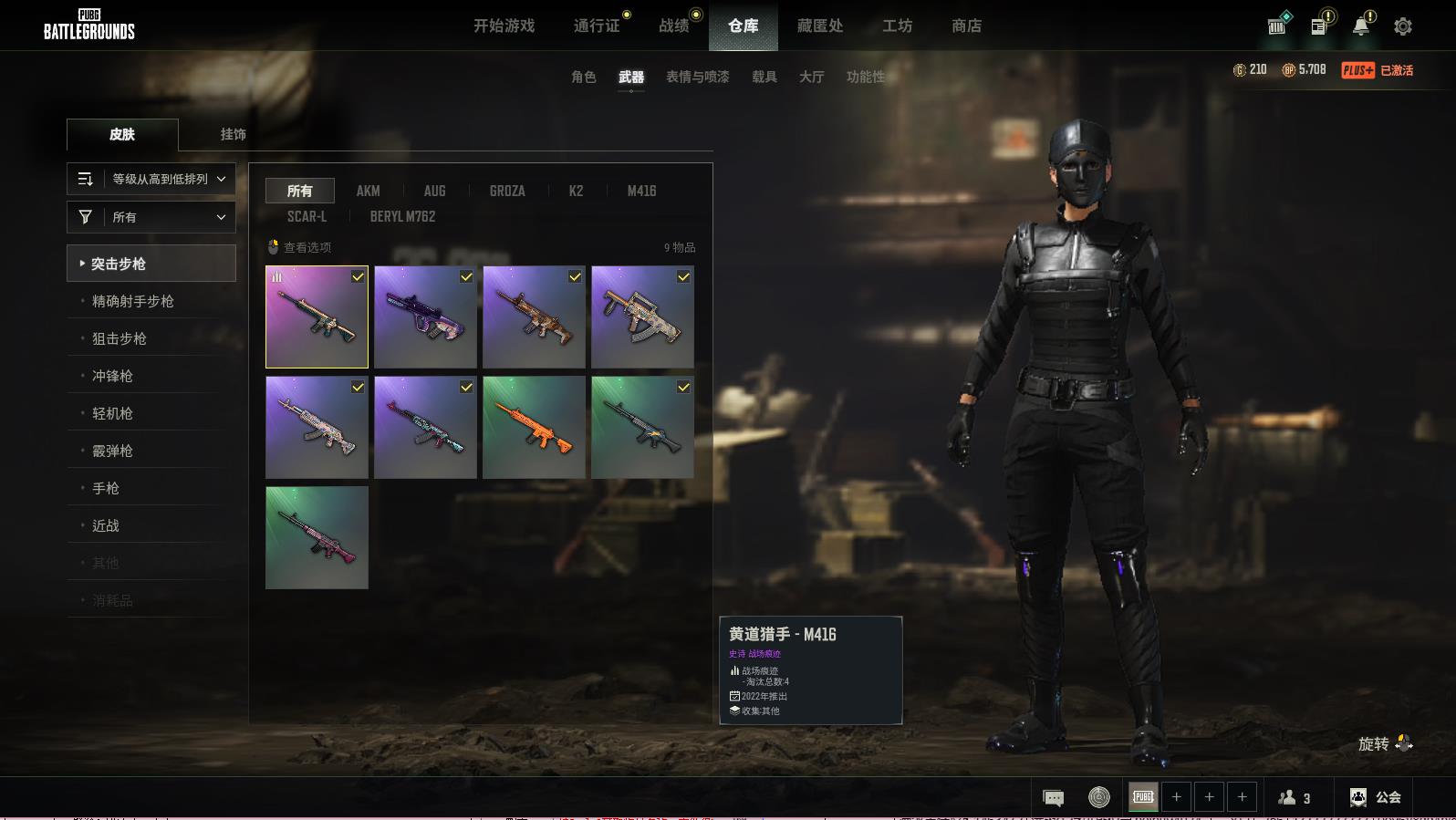Open the chat speech bubble icon
Screen dimensions: 1456x820
click(1053, 798)
